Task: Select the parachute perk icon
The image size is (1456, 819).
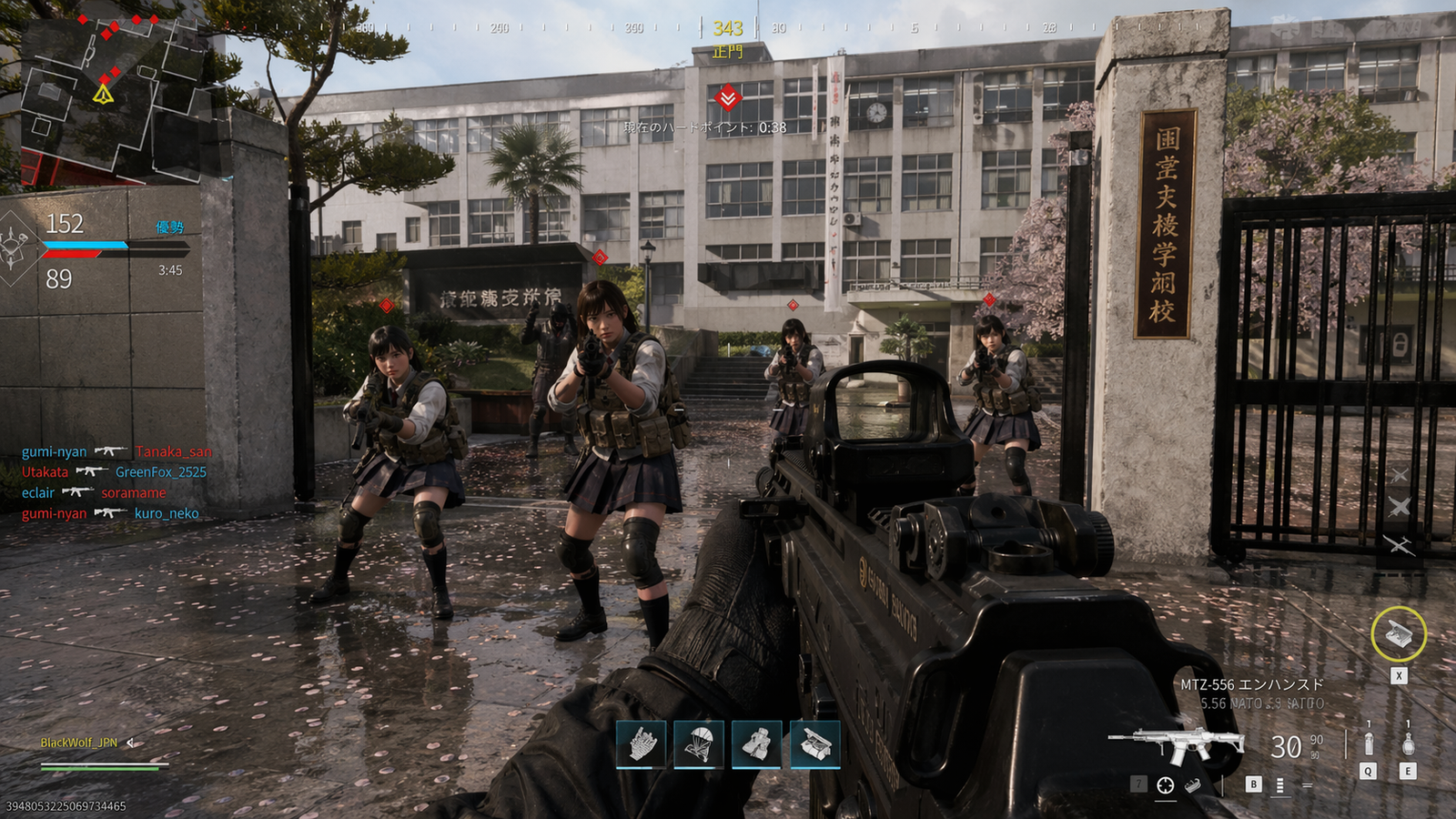Action: (x=699, y=744)
